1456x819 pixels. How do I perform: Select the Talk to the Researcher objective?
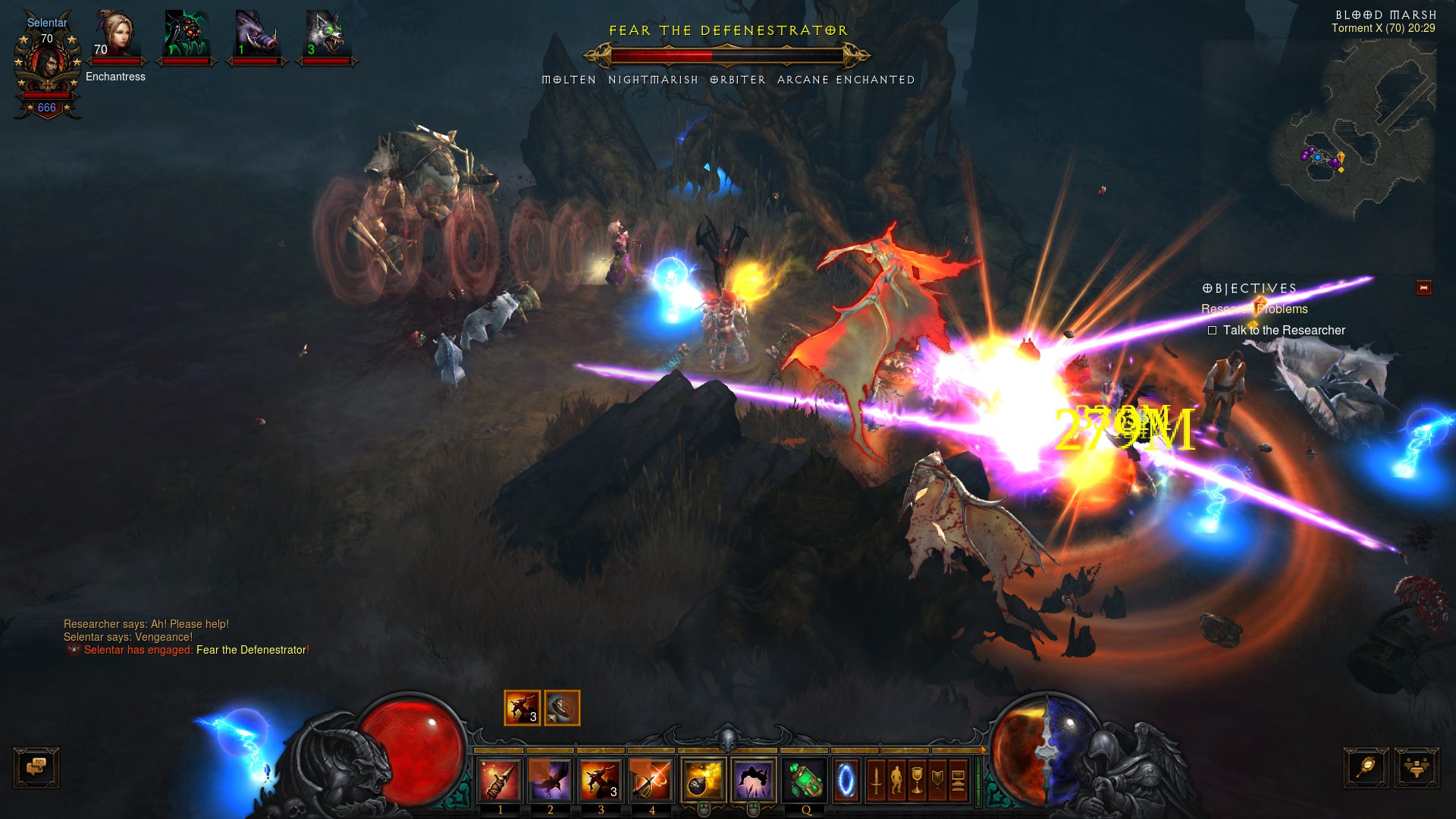pyautogui.click(x=1283, y=331)
